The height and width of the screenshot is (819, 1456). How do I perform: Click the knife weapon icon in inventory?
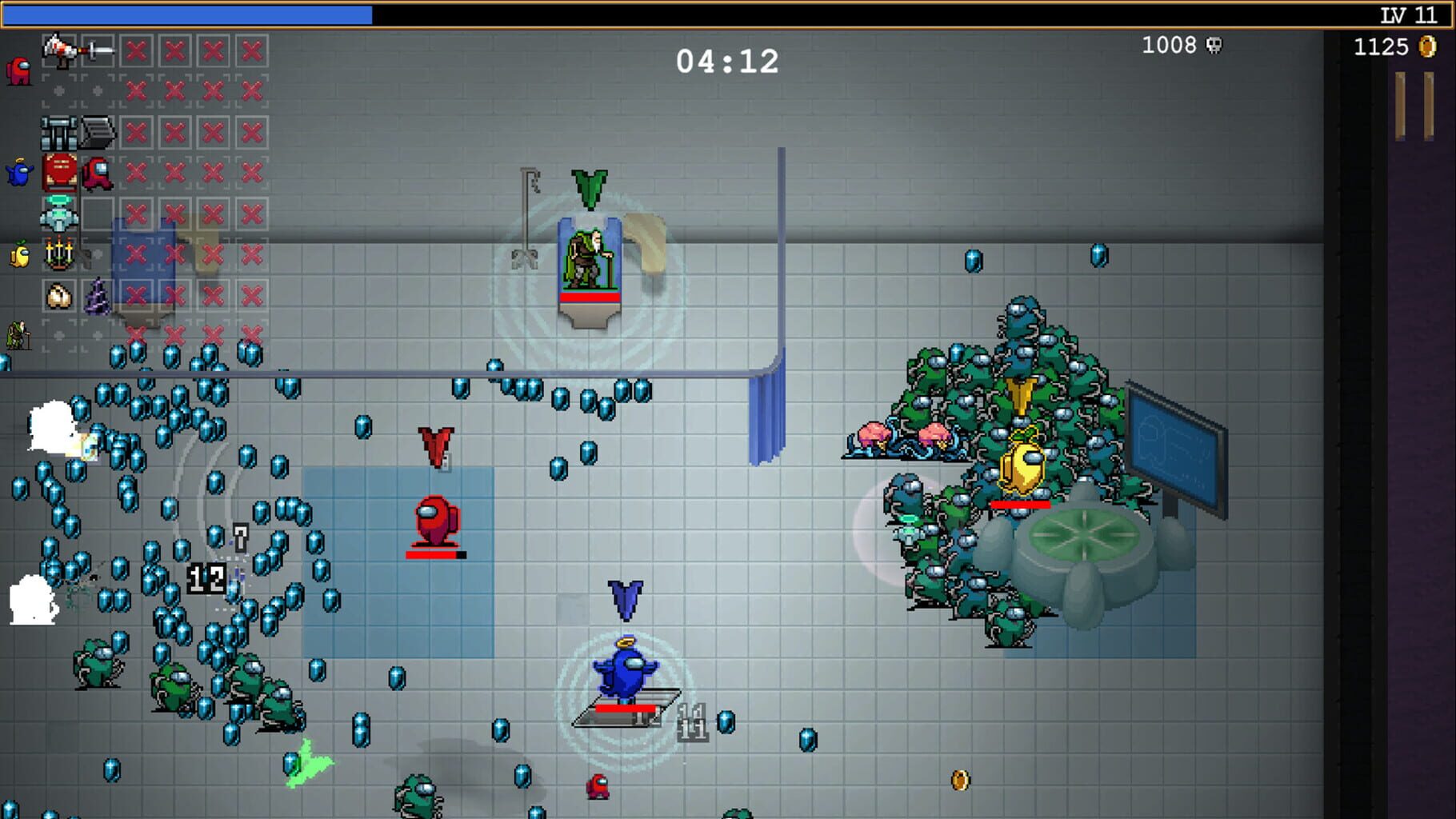click(x=98, y=50)
